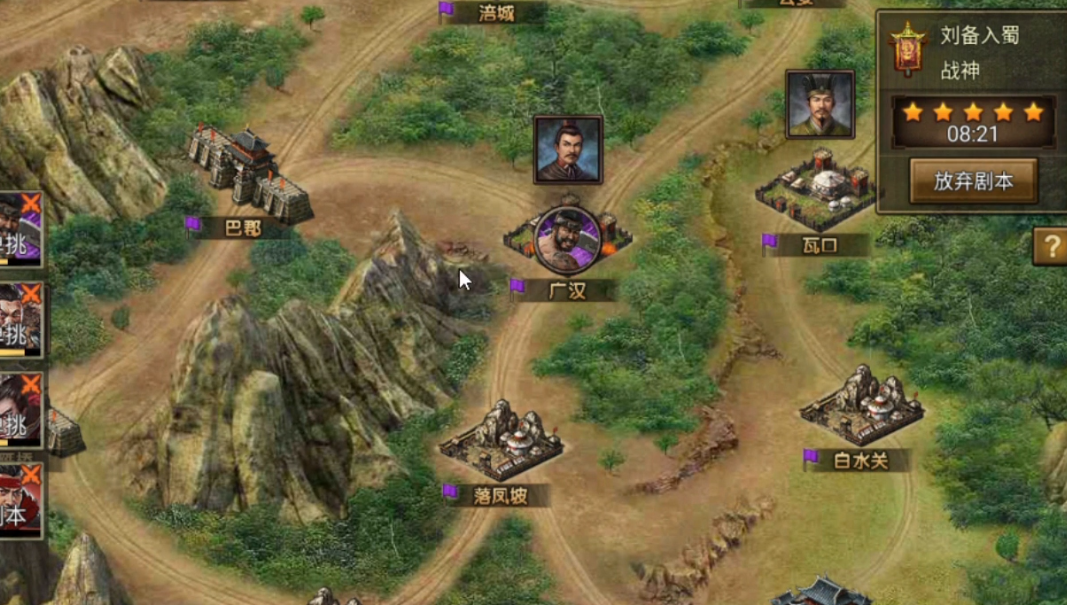The height and width of the screenshot is (605, 1067).
Task: Select the 瓦口 camp name banner
Action: click(x=820, y=245)
